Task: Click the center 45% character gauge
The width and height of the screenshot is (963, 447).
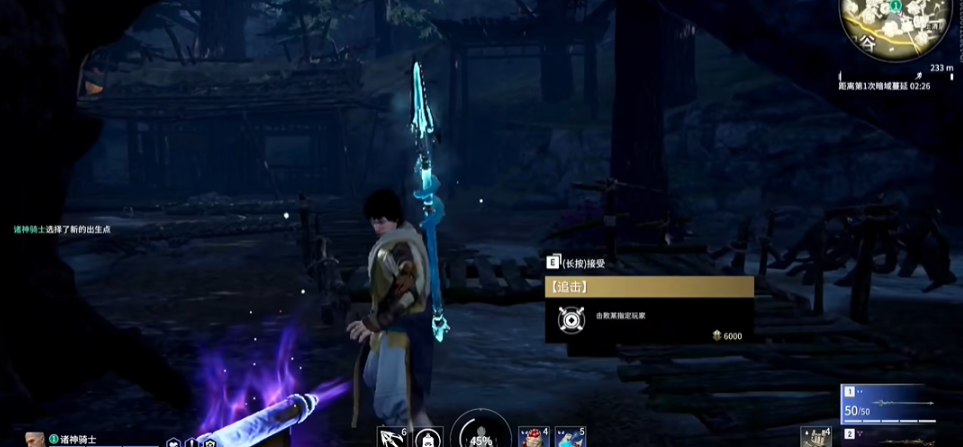Action: coord(481,434)
